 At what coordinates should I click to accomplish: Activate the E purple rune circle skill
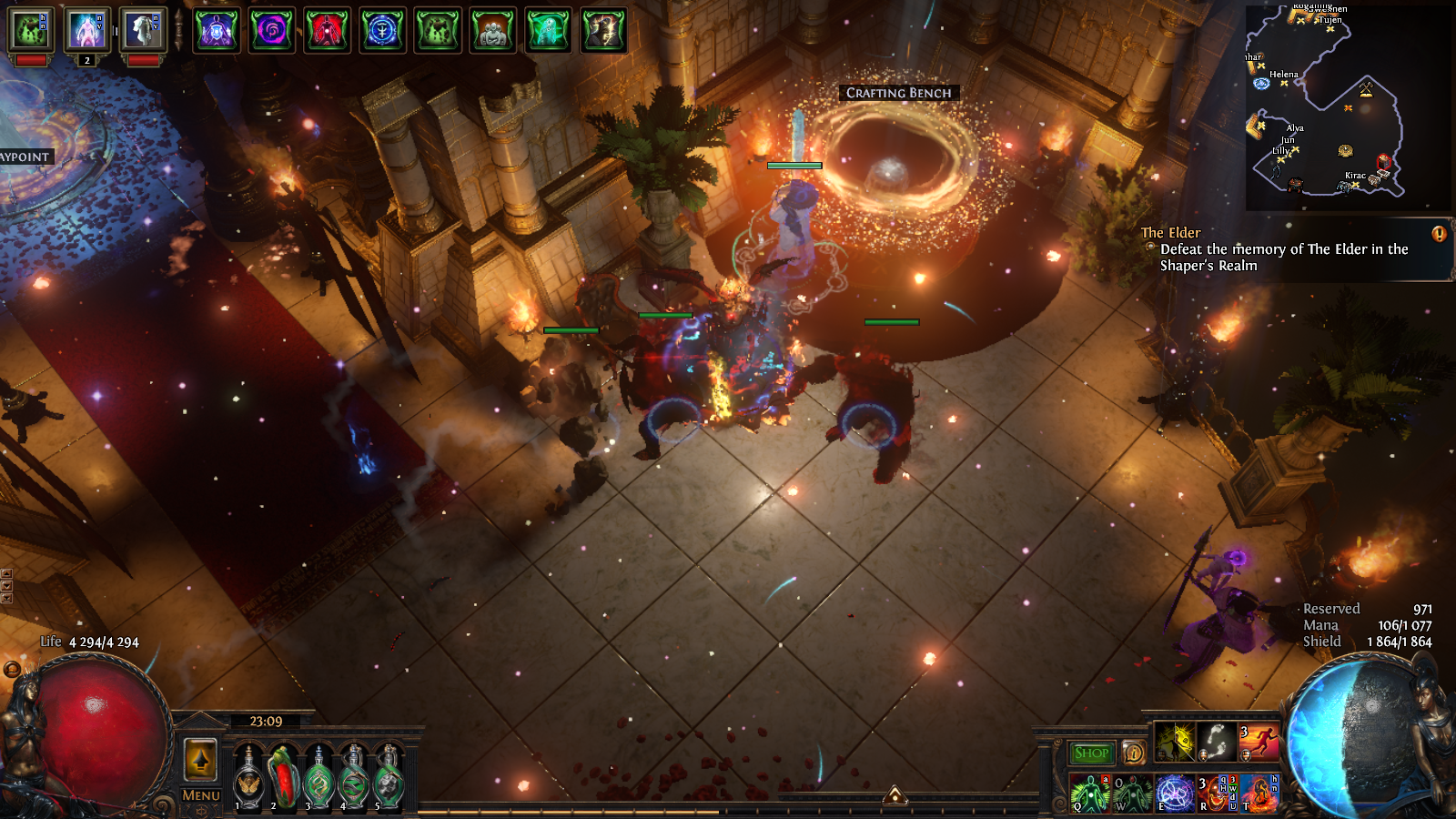point(1174,793)
